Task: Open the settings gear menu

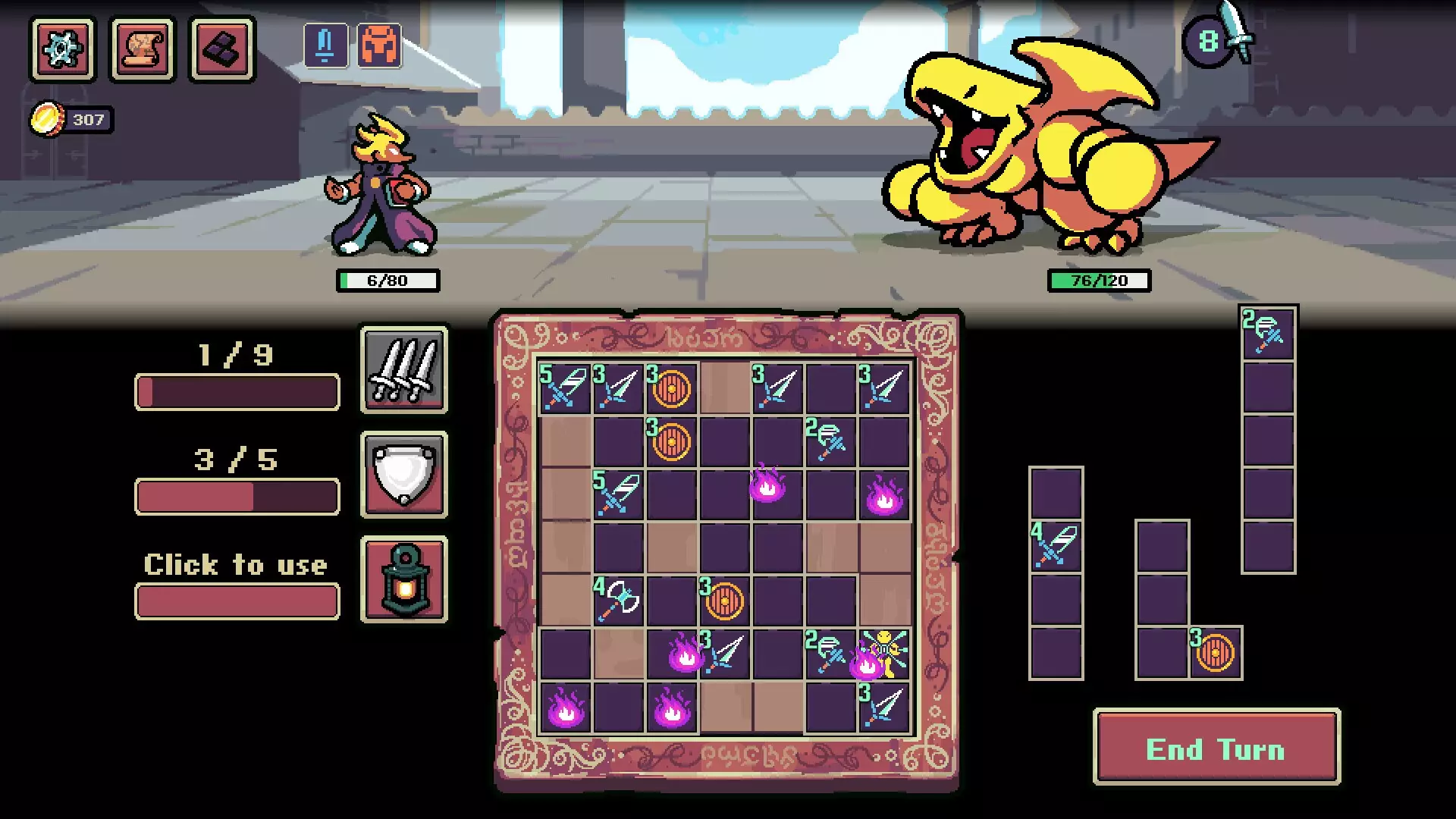Action: (x=64, y=50)
